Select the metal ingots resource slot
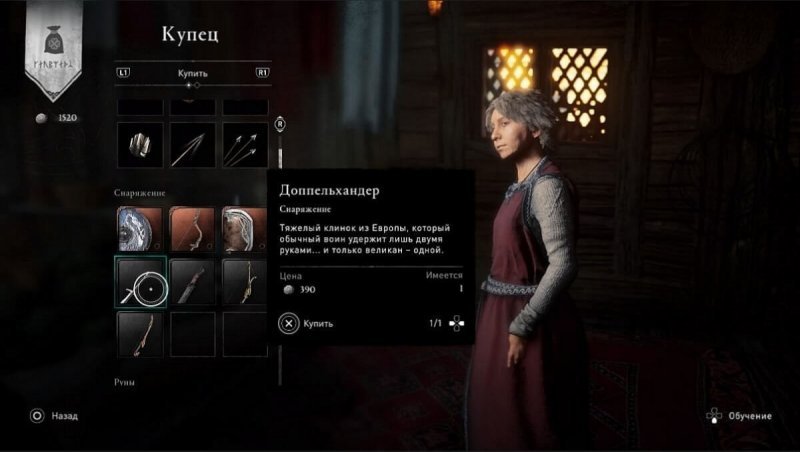Screen dimensions: 800x452 coord(140,146)
